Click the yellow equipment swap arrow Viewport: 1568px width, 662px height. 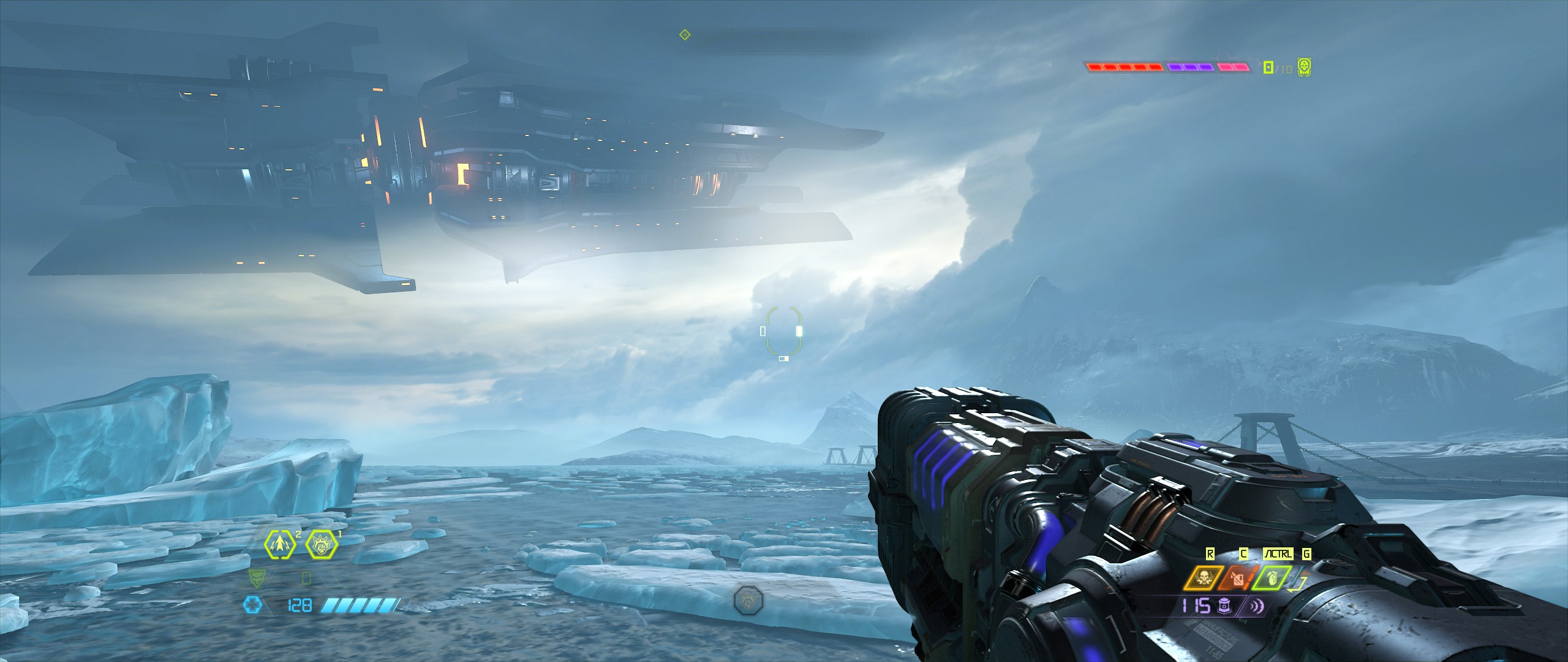(x=1297, y=585)
